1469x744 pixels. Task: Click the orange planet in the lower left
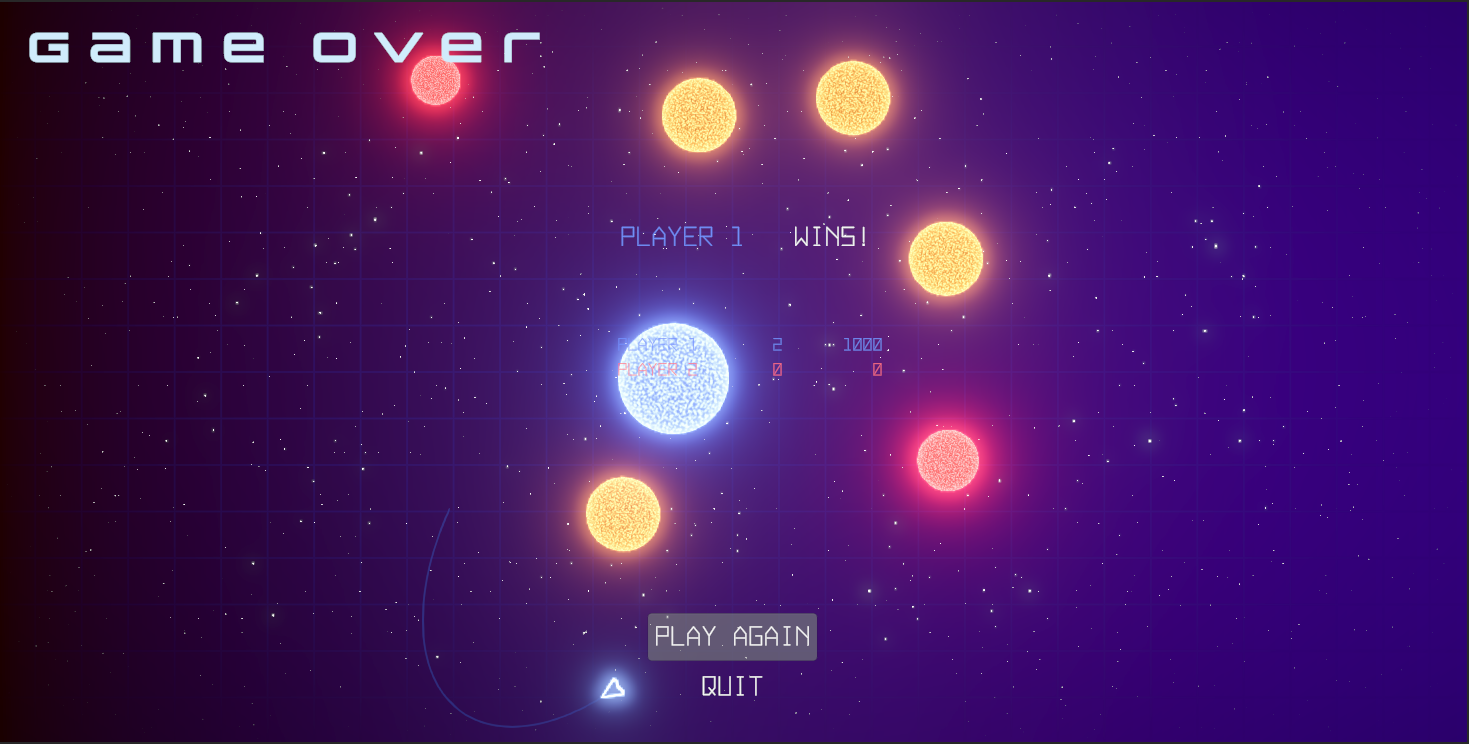click(x=623, y=516)
